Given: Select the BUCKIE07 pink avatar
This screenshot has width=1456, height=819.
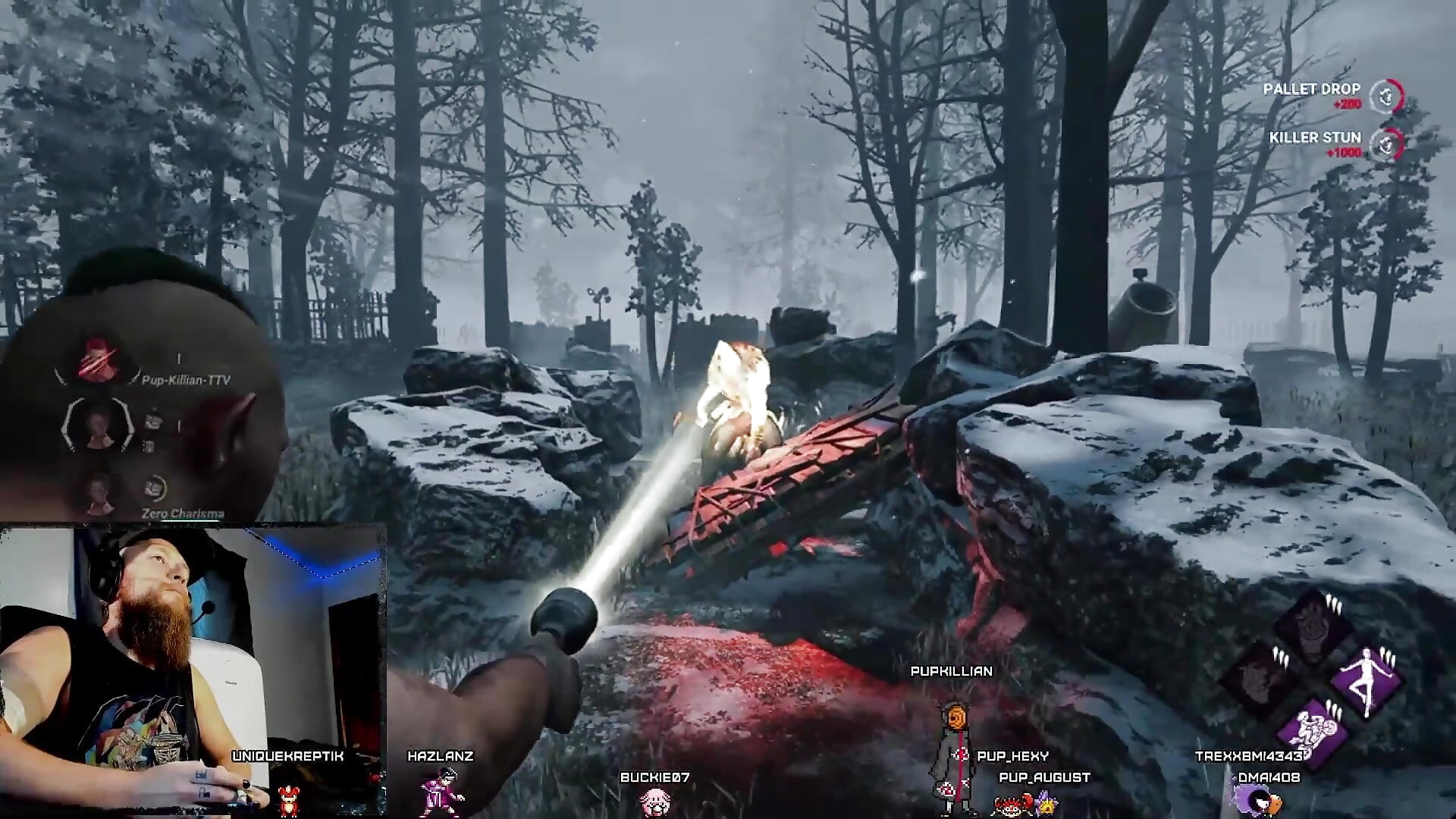Looking at the screenshot, I should point(654,801).
